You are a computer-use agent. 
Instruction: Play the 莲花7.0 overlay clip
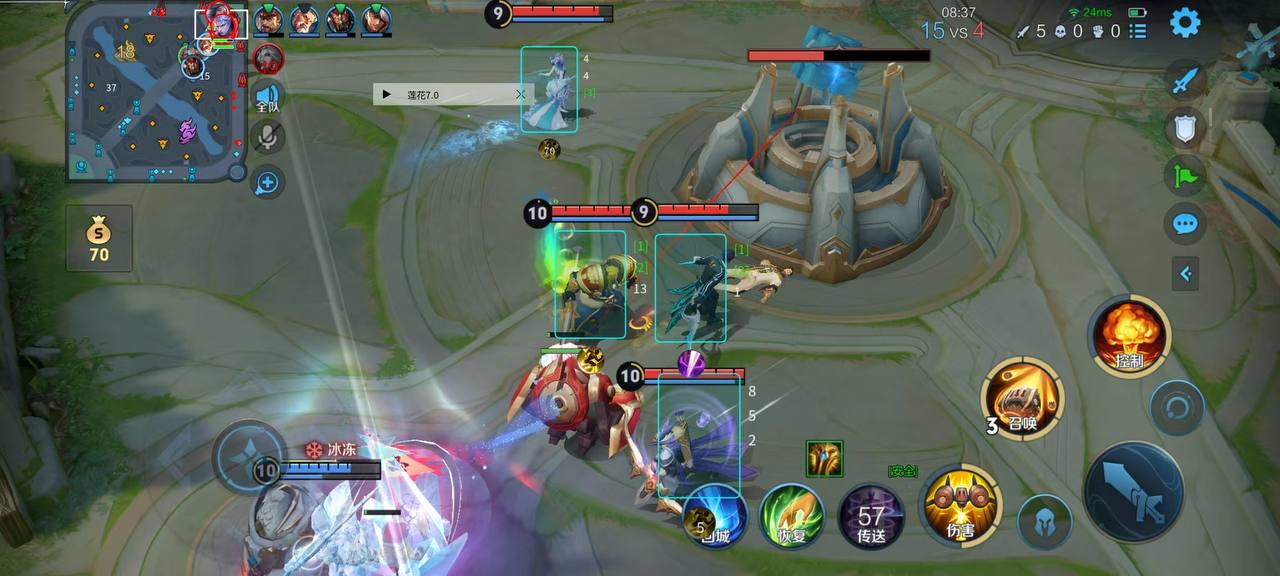pos(387,95)
